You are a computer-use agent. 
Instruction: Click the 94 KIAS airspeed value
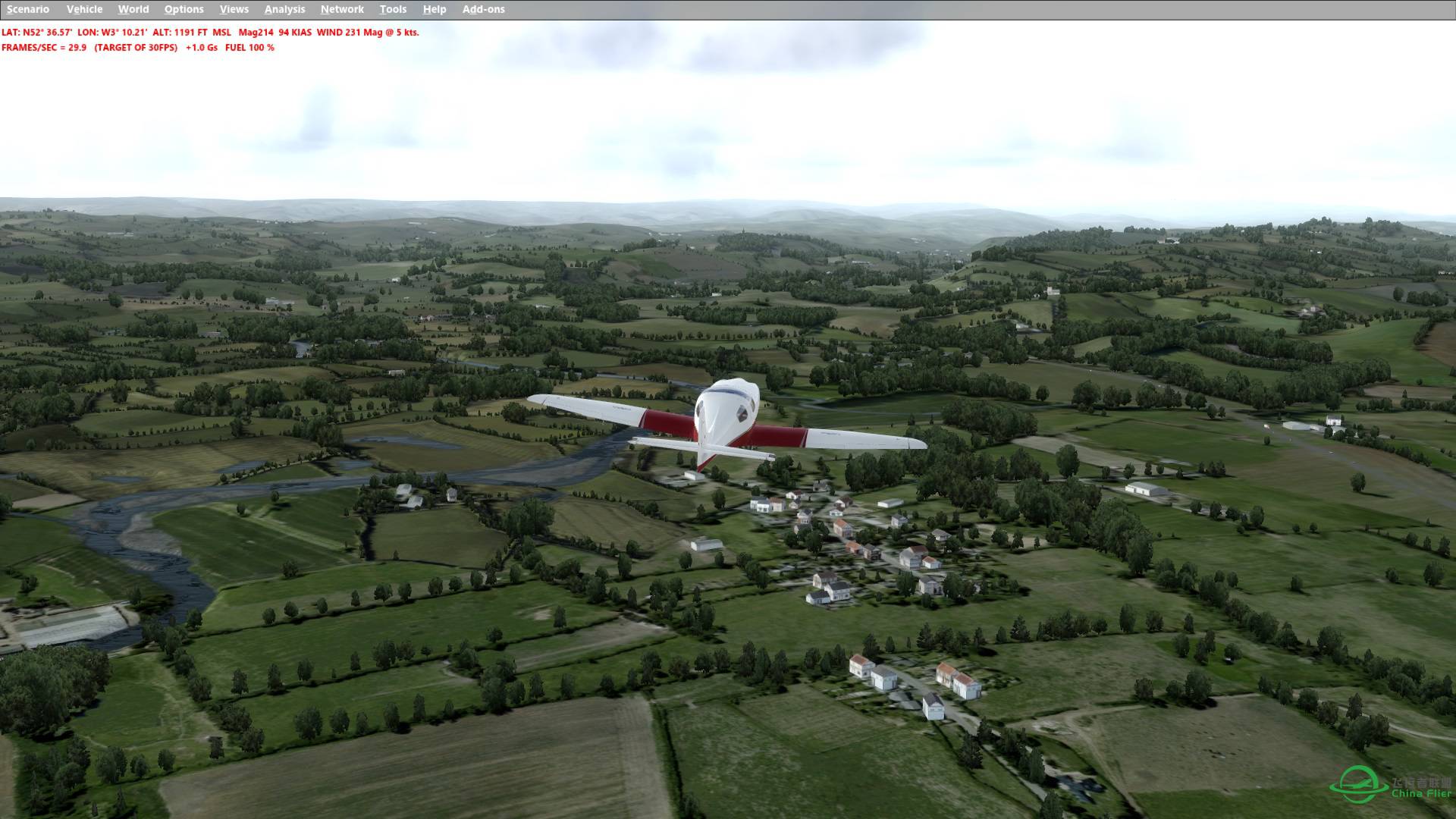tap(294, 33)
